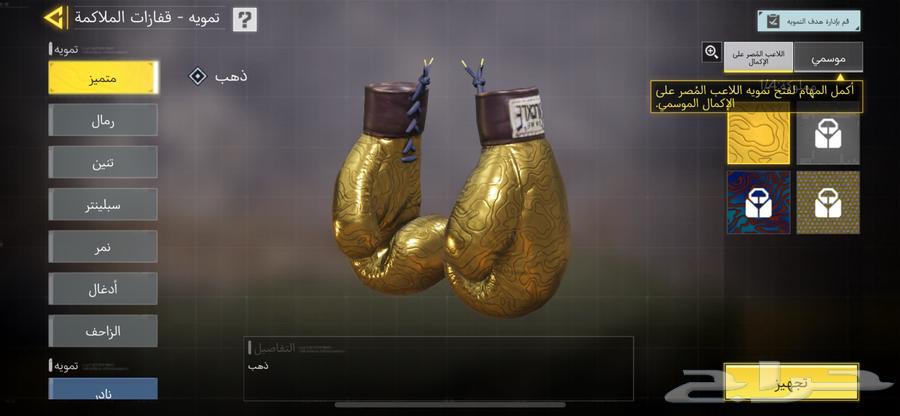Select the متميز camo category

[x=103, y=78]
